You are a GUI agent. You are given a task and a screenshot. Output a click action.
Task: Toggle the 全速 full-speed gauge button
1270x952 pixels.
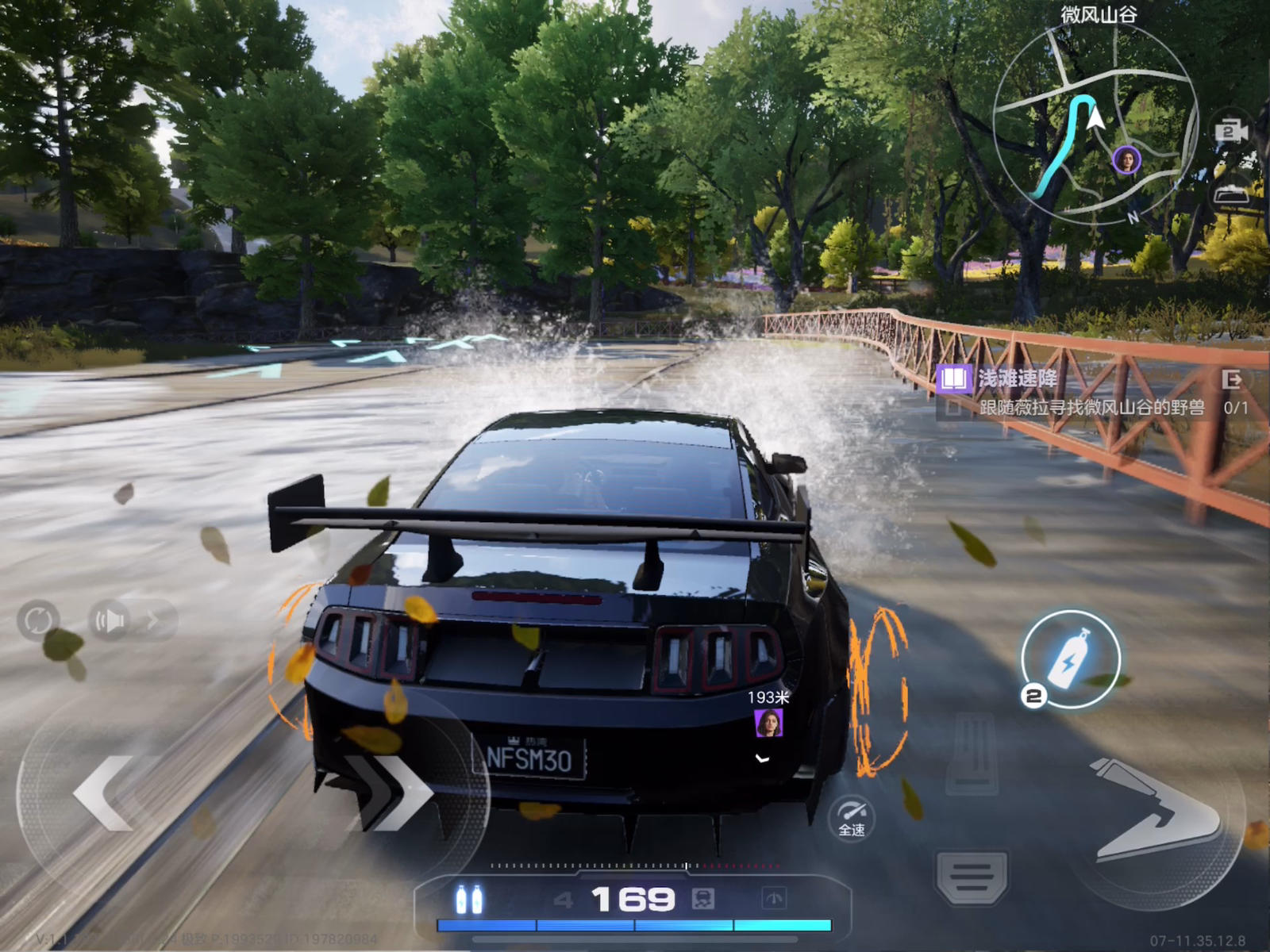852,817
